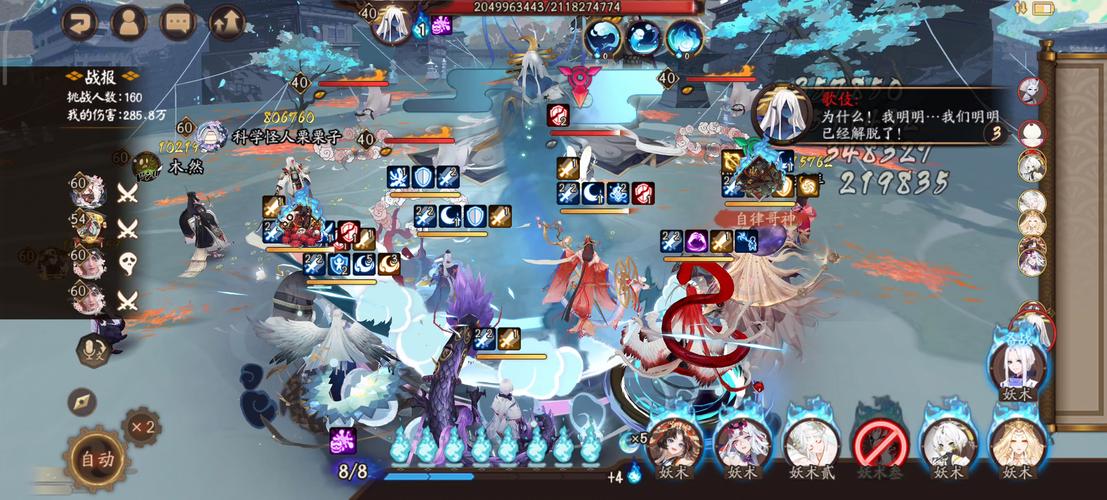Open the player profile silhouette icon

tap(129, 21)
